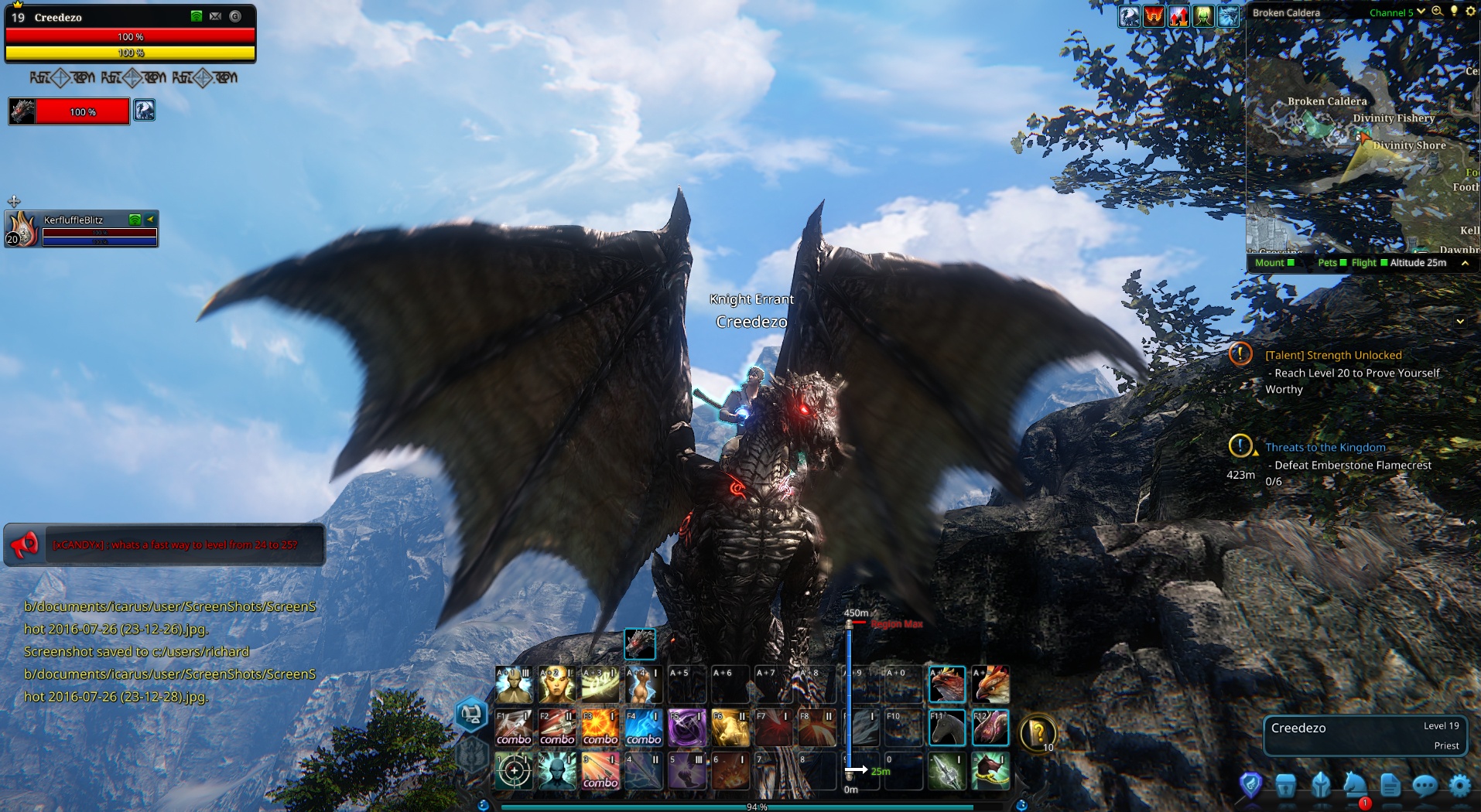The image size is (1481, 812).
Task: Select party member KerfluffleBlitz's frame
Action: tap(81, 229)
